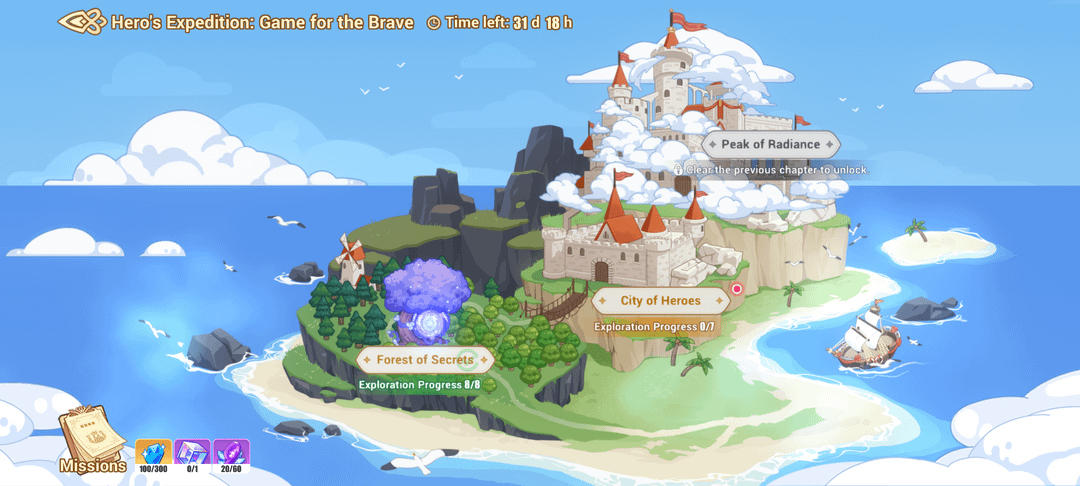Choose the locked Peak of Radiance chapter

point(770,144)
